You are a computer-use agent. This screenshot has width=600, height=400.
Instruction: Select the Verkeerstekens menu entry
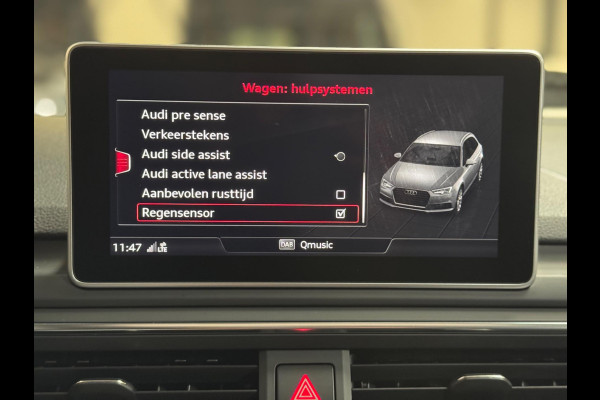point(185,135)
